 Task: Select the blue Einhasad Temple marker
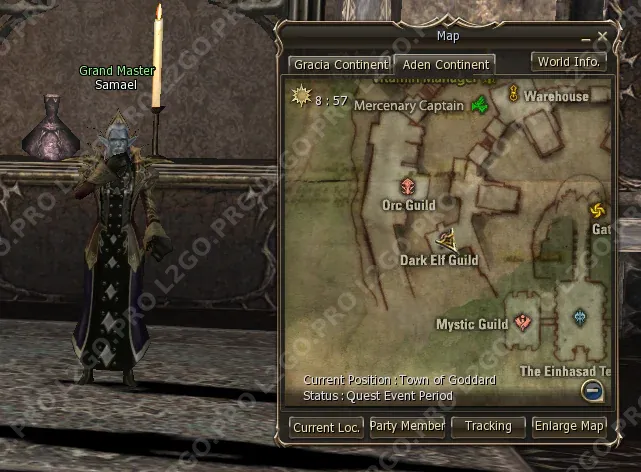(581, 319)
